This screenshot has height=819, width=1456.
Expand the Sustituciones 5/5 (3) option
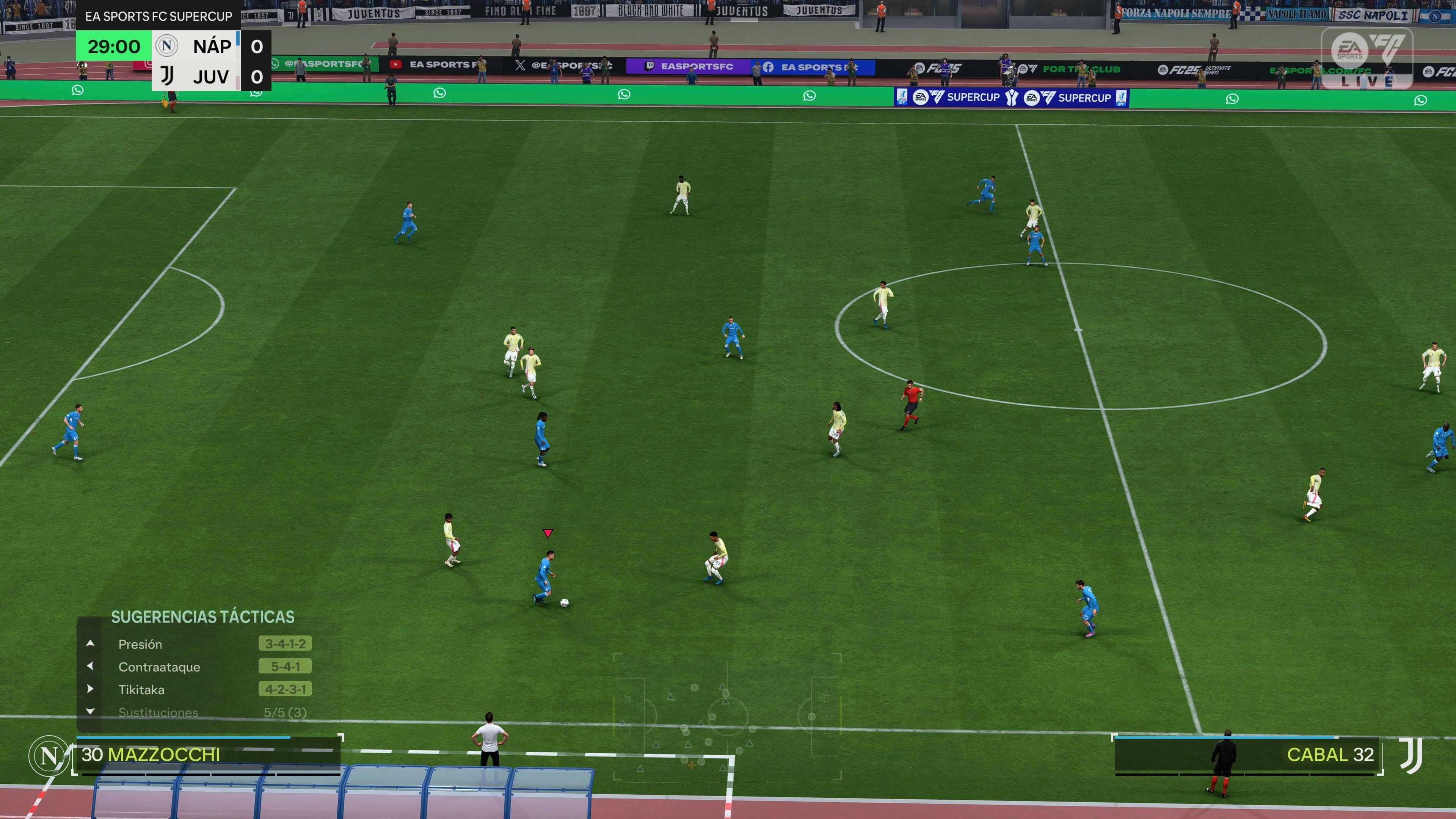pyautogui.click(x=286, y=712)
